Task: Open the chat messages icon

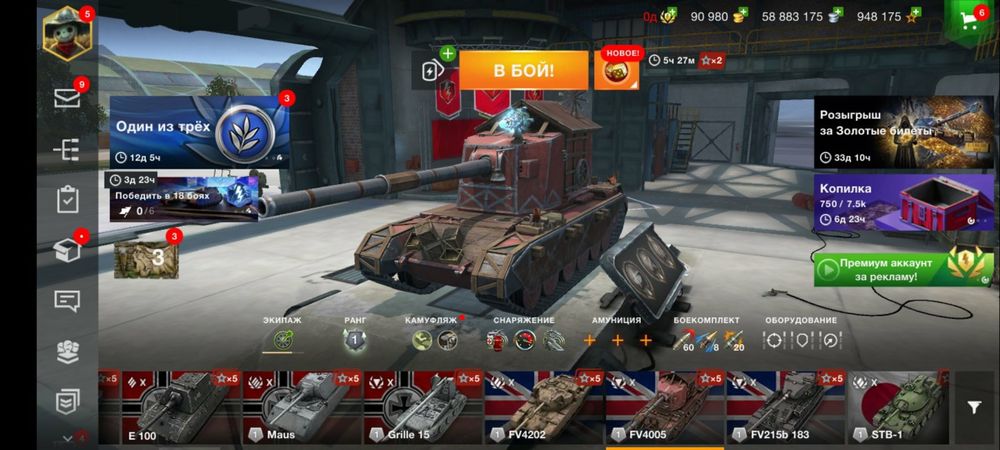Action: click(x=67, y=299)
